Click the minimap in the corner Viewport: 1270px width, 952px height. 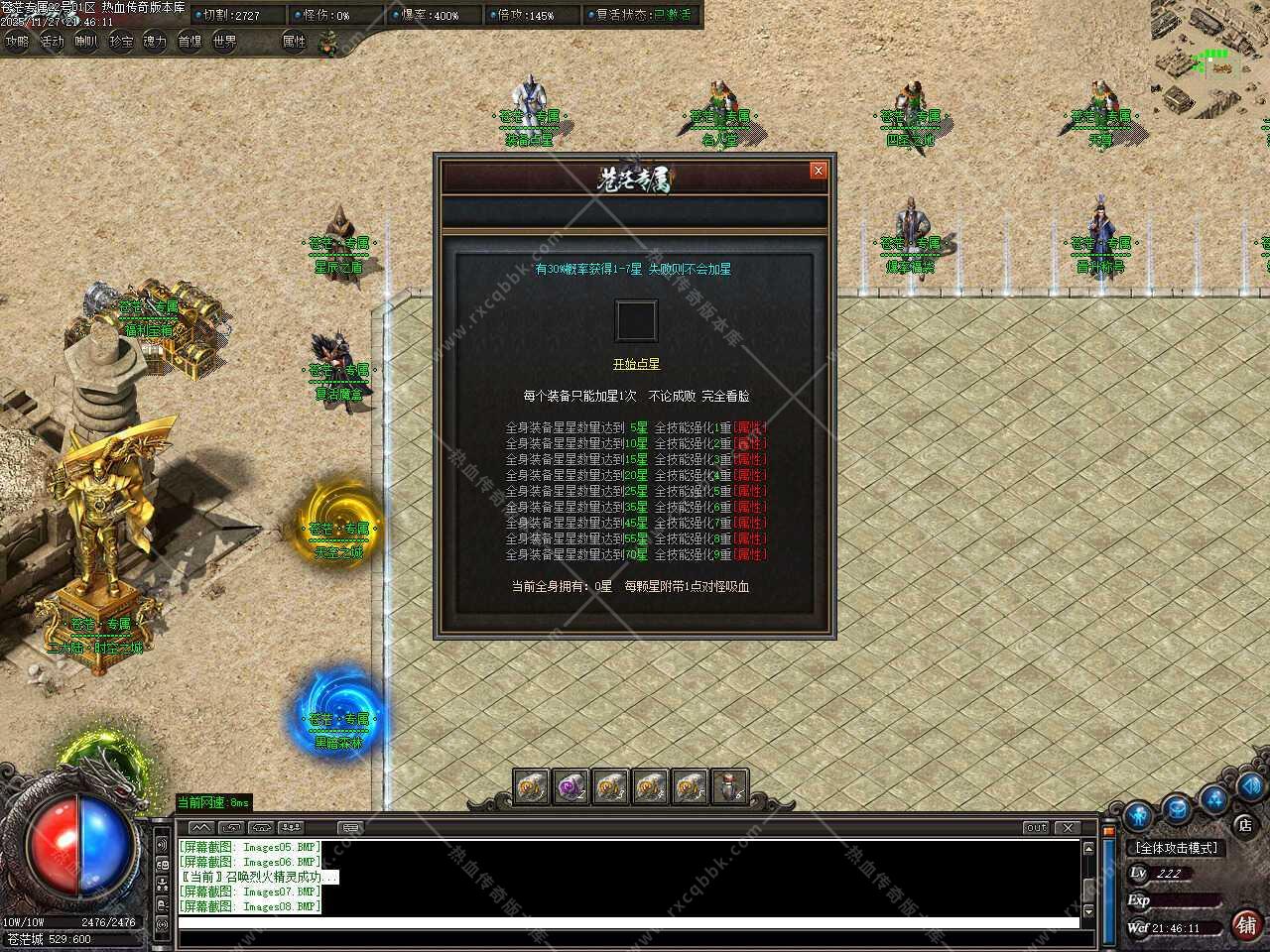pos(1209,58)
